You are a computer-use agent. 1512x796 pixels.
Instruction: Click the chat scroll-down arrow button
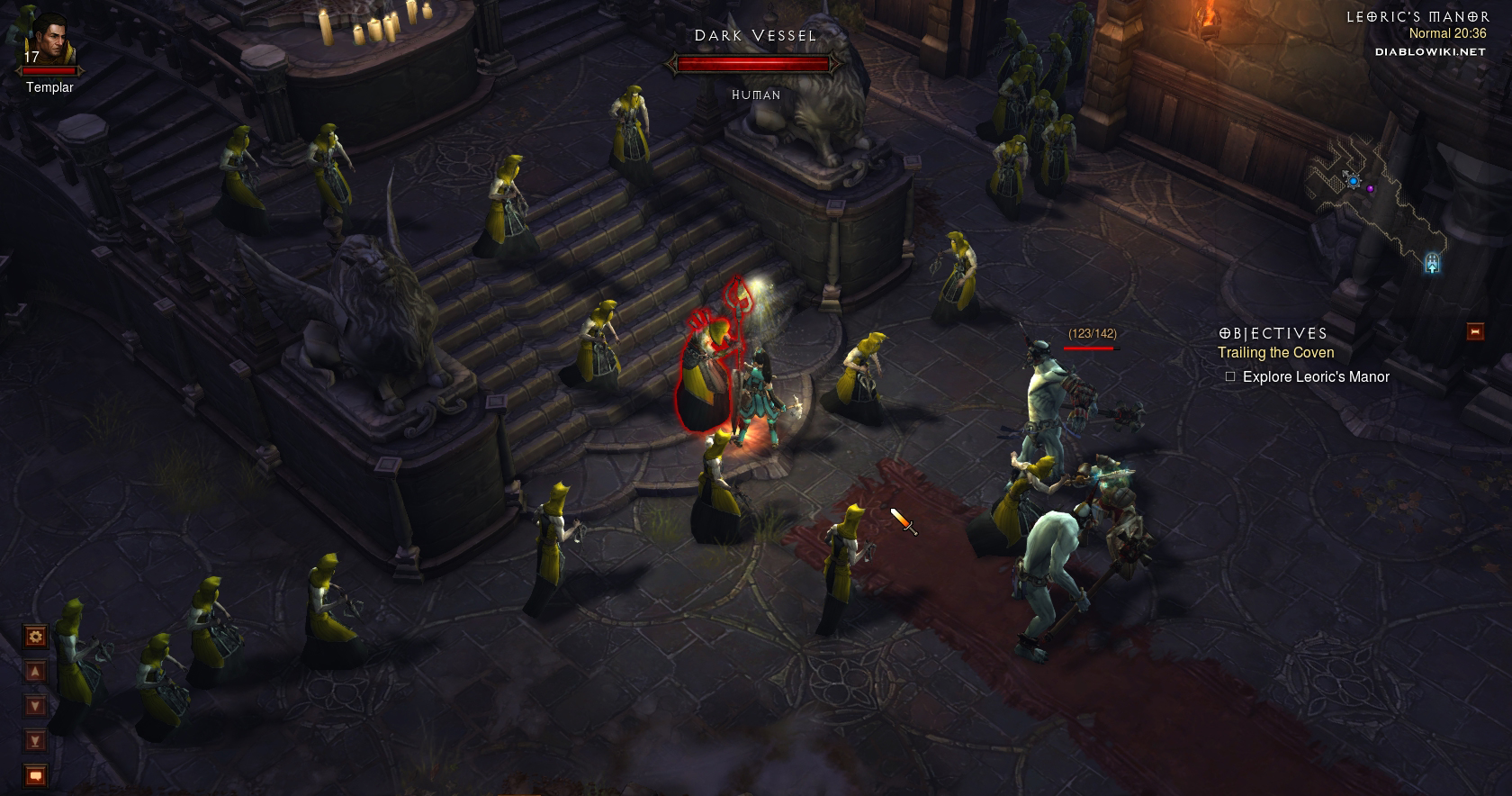[x=35, y=706]
